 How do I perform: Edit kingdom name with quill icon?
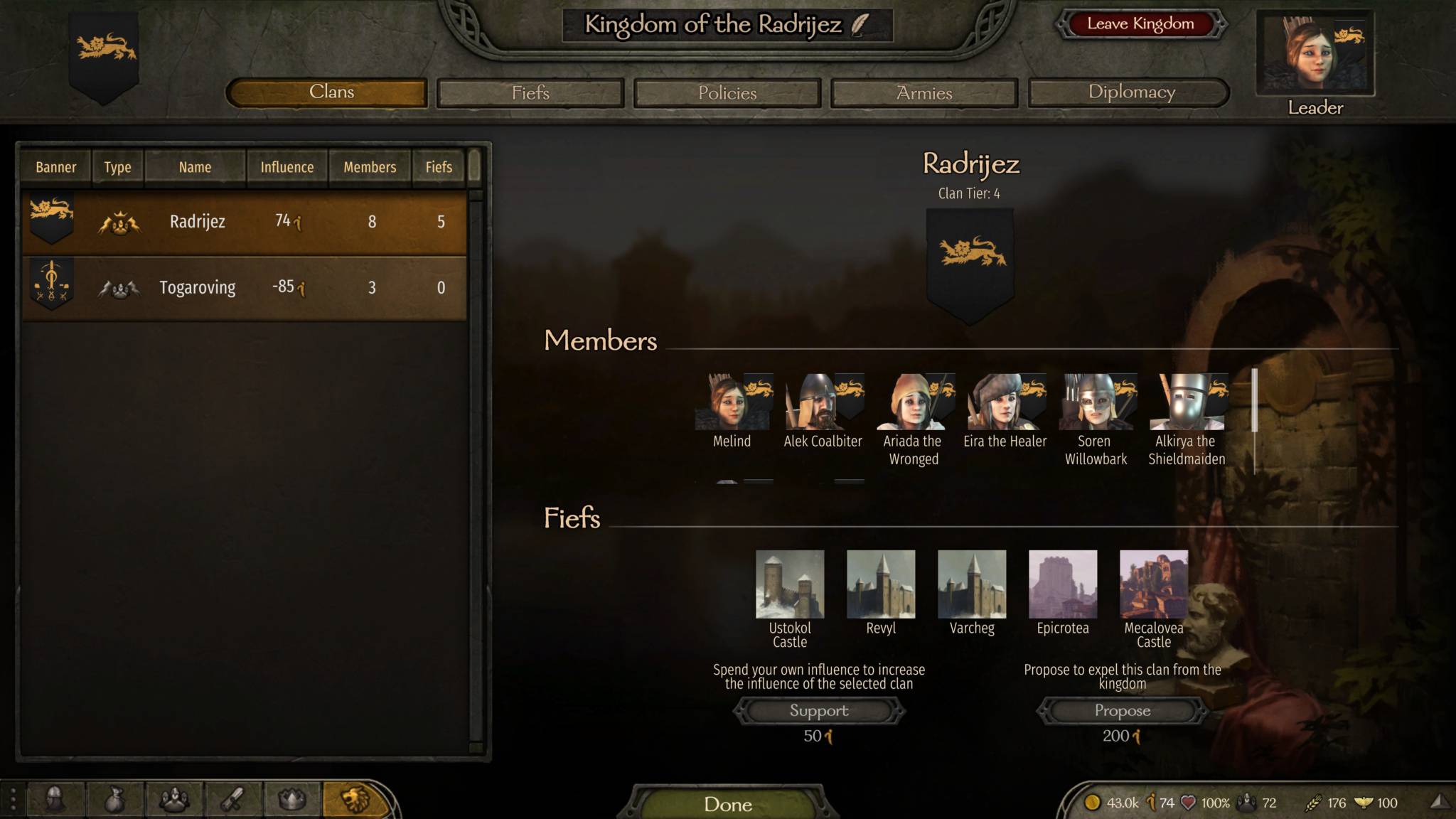coord(860,25)
